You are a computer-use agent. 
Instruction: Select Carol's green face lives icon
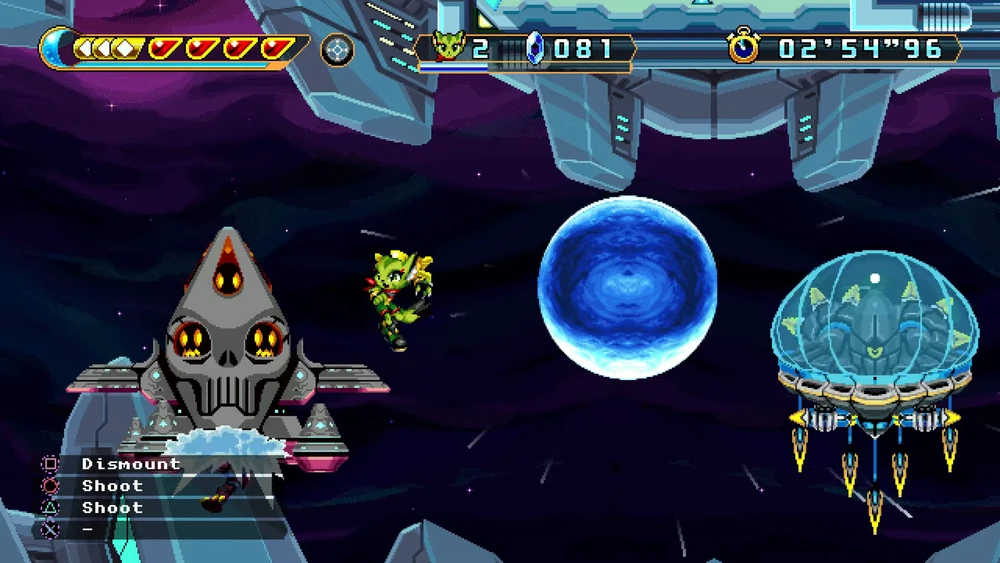pyautogui.click(x=449, y=47)
